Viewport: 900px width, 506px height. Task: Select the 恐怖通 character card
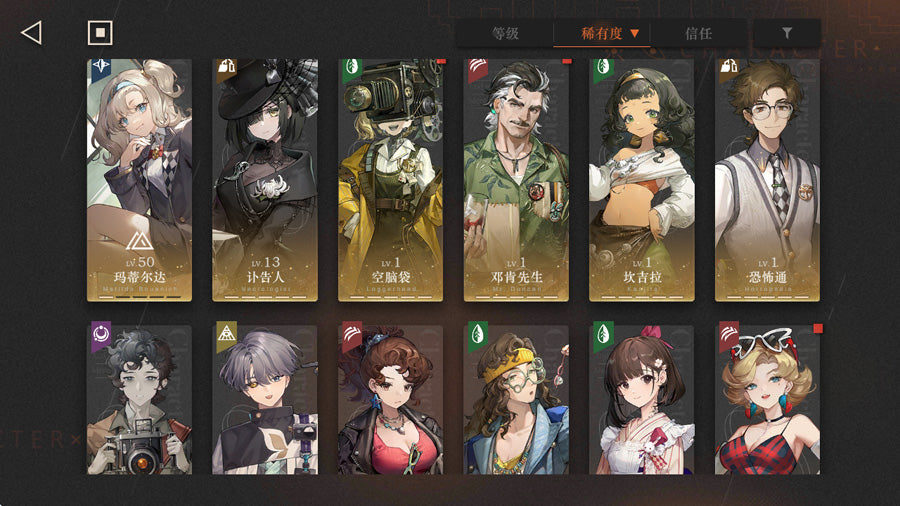(x=768, y=180)
